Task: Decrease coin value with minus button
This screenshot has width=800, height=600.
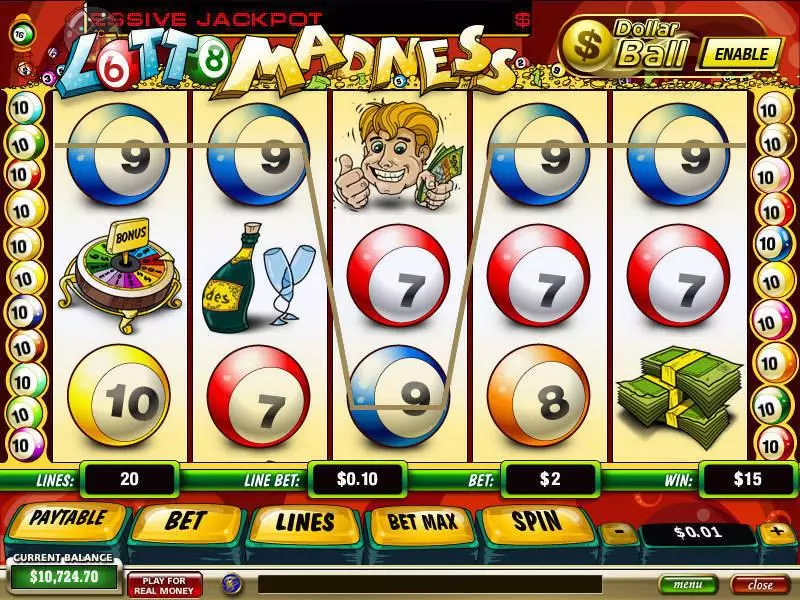Action: [x=618, y=533]
